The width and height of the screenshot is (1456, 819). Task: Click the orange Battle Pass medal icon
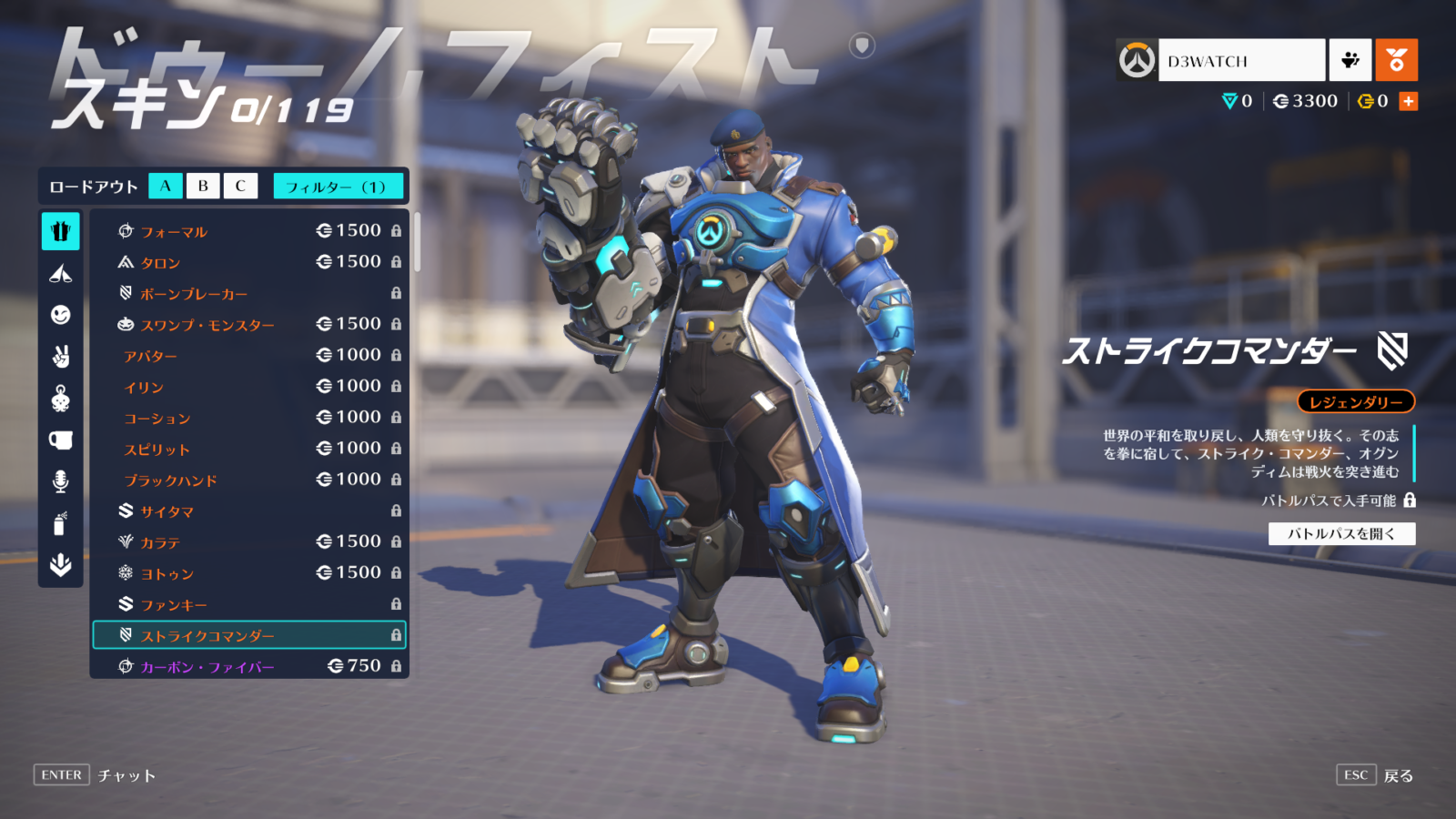click(1399, 61)
